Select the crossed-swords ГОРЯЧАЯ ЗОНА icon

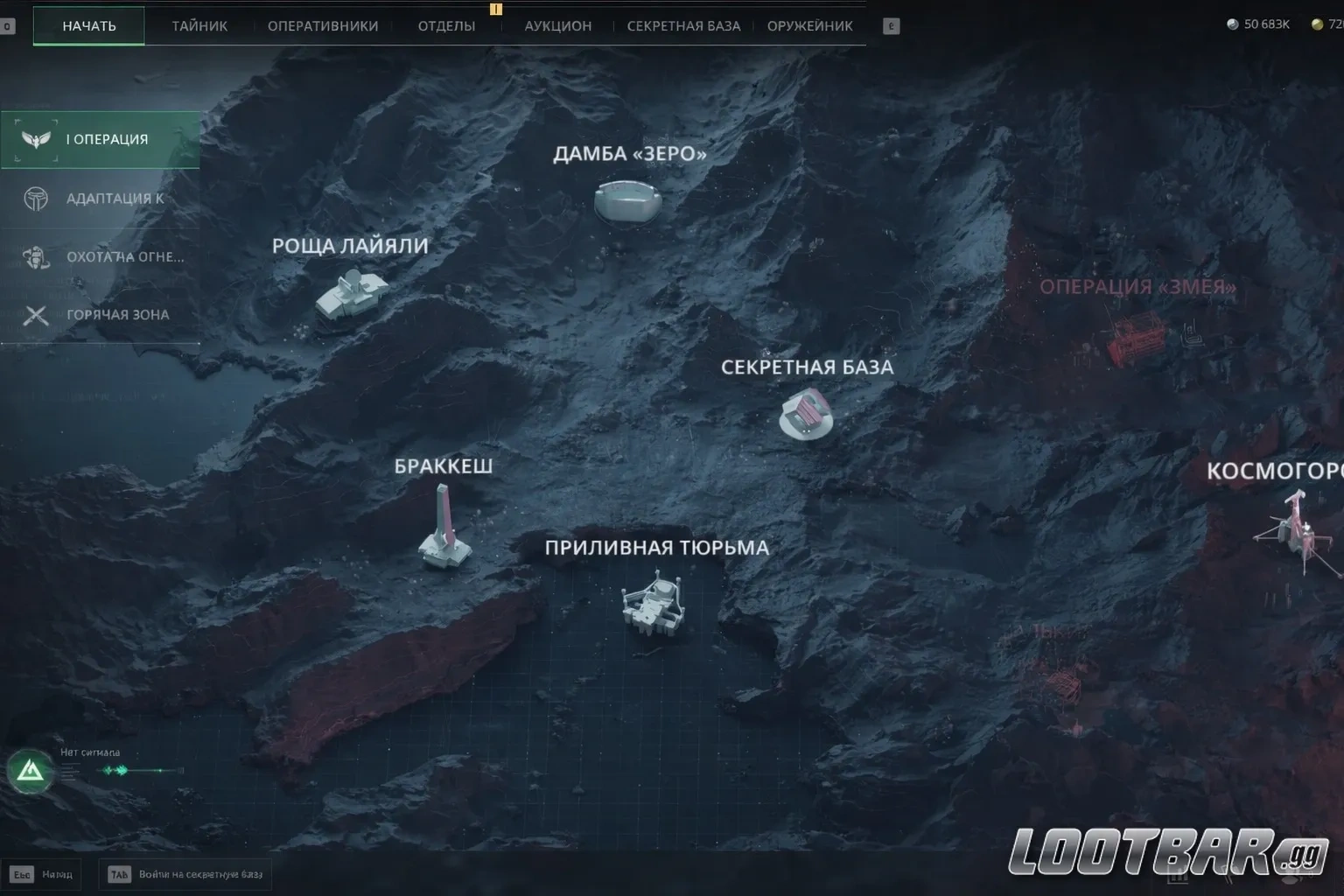[35, 315]
